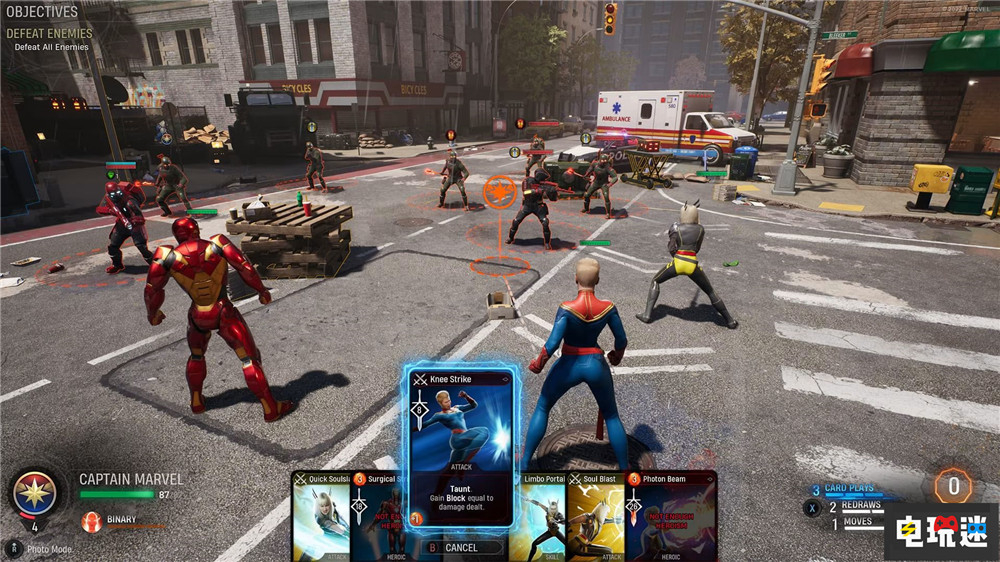Viewport: 1000px width, 562px height.
Task: Choose the Photon Beam heroic card
Action: click(670, 518)
